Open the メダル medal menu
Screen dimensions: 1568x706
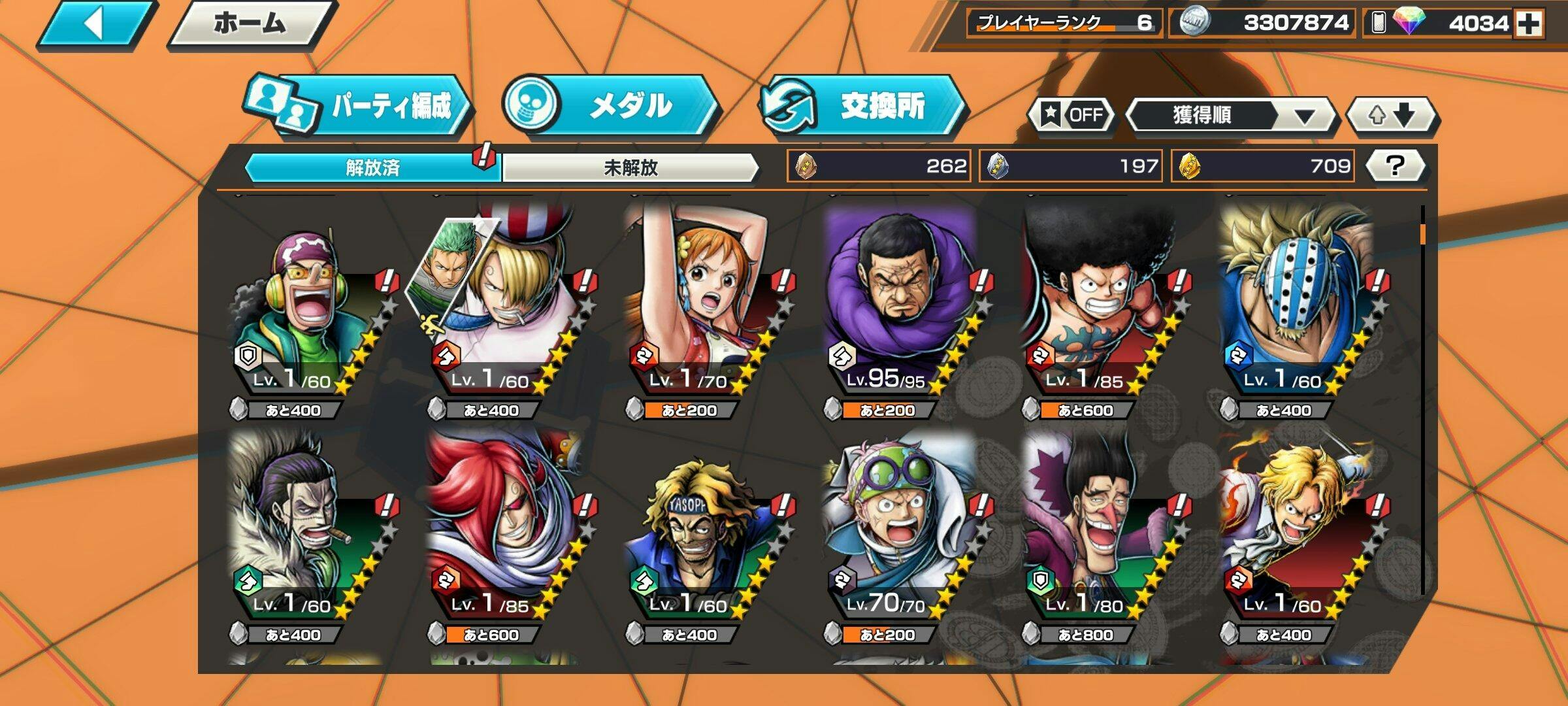[611, 106]
